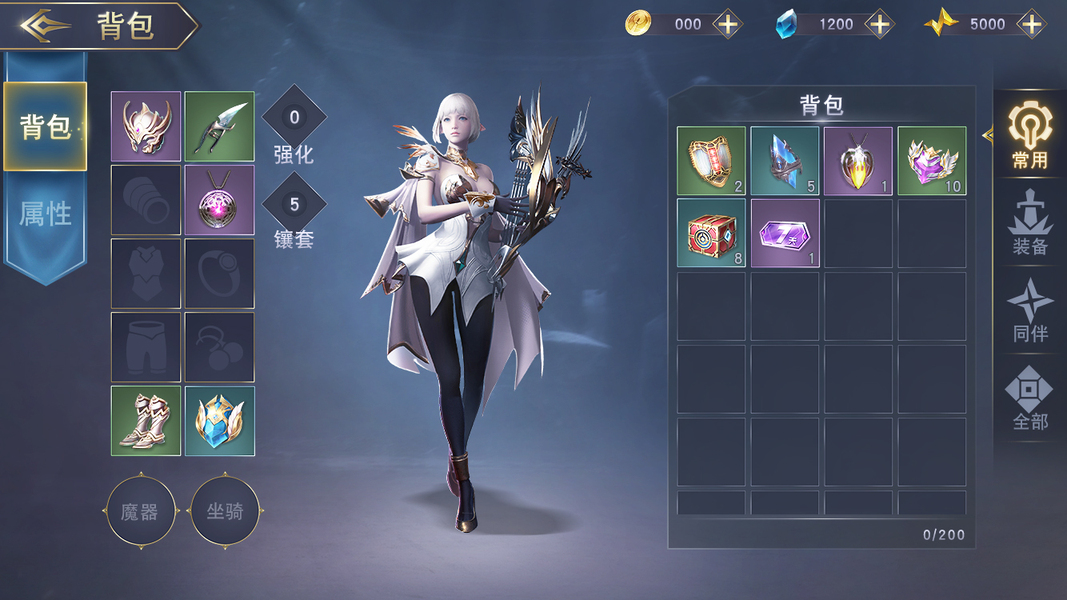Filter bag by 装备 category
Viewport: 1067px width, 600px height.
pyautogui.click(x=1029, y=222)
